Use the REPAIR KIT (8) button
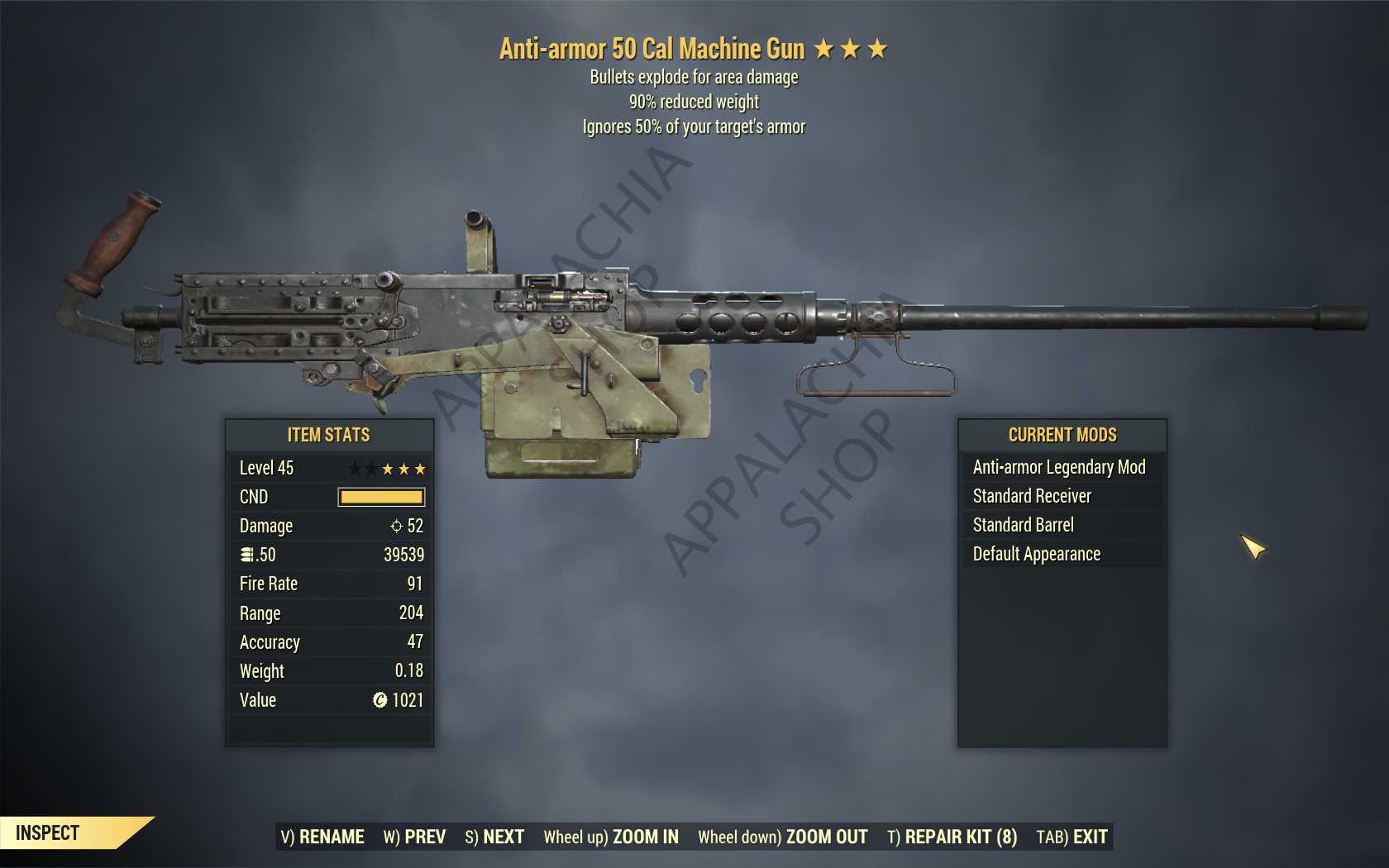1389x868 pixels. pos(952,837)
